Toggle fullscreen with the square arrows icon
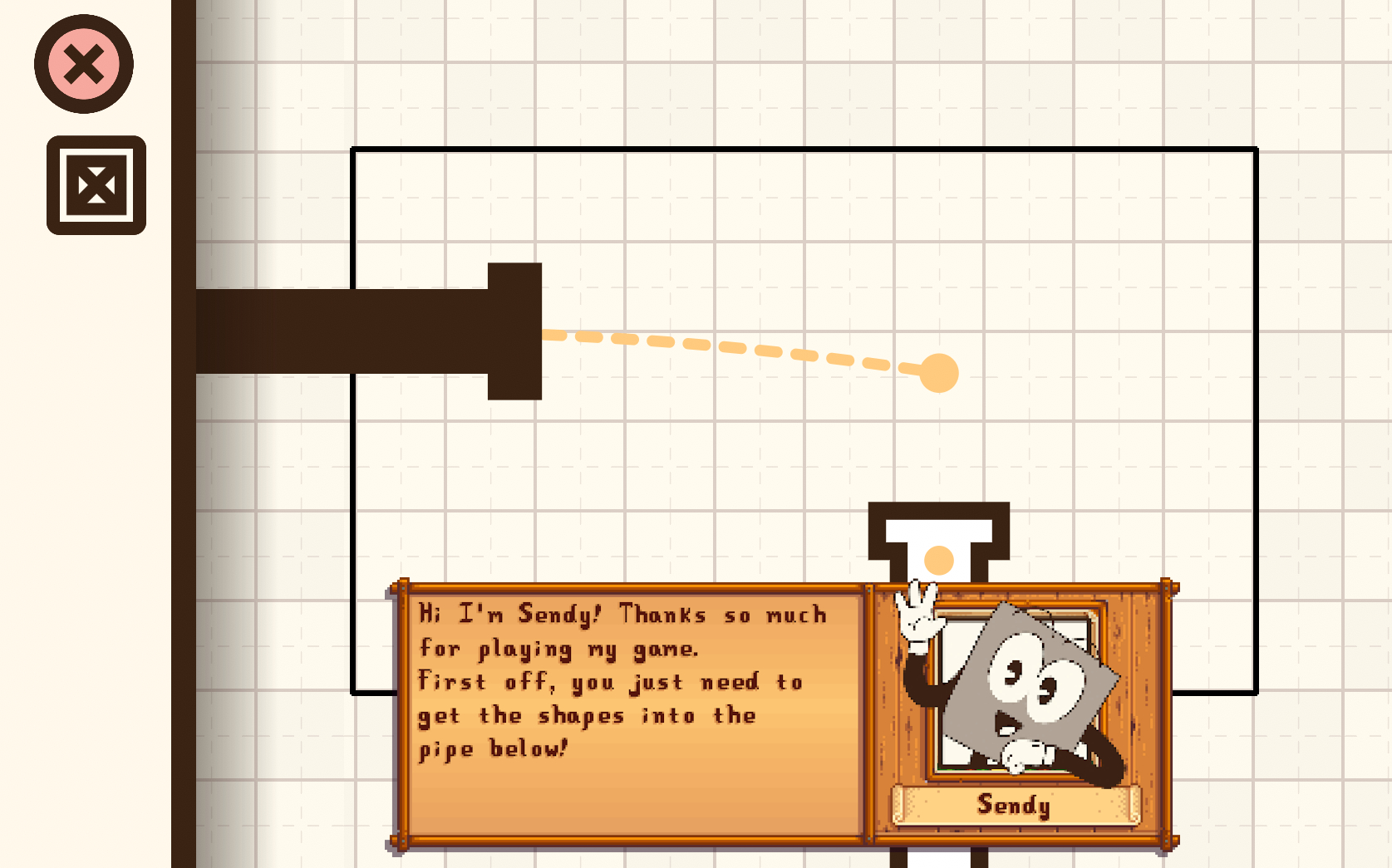 click(96, 185)
